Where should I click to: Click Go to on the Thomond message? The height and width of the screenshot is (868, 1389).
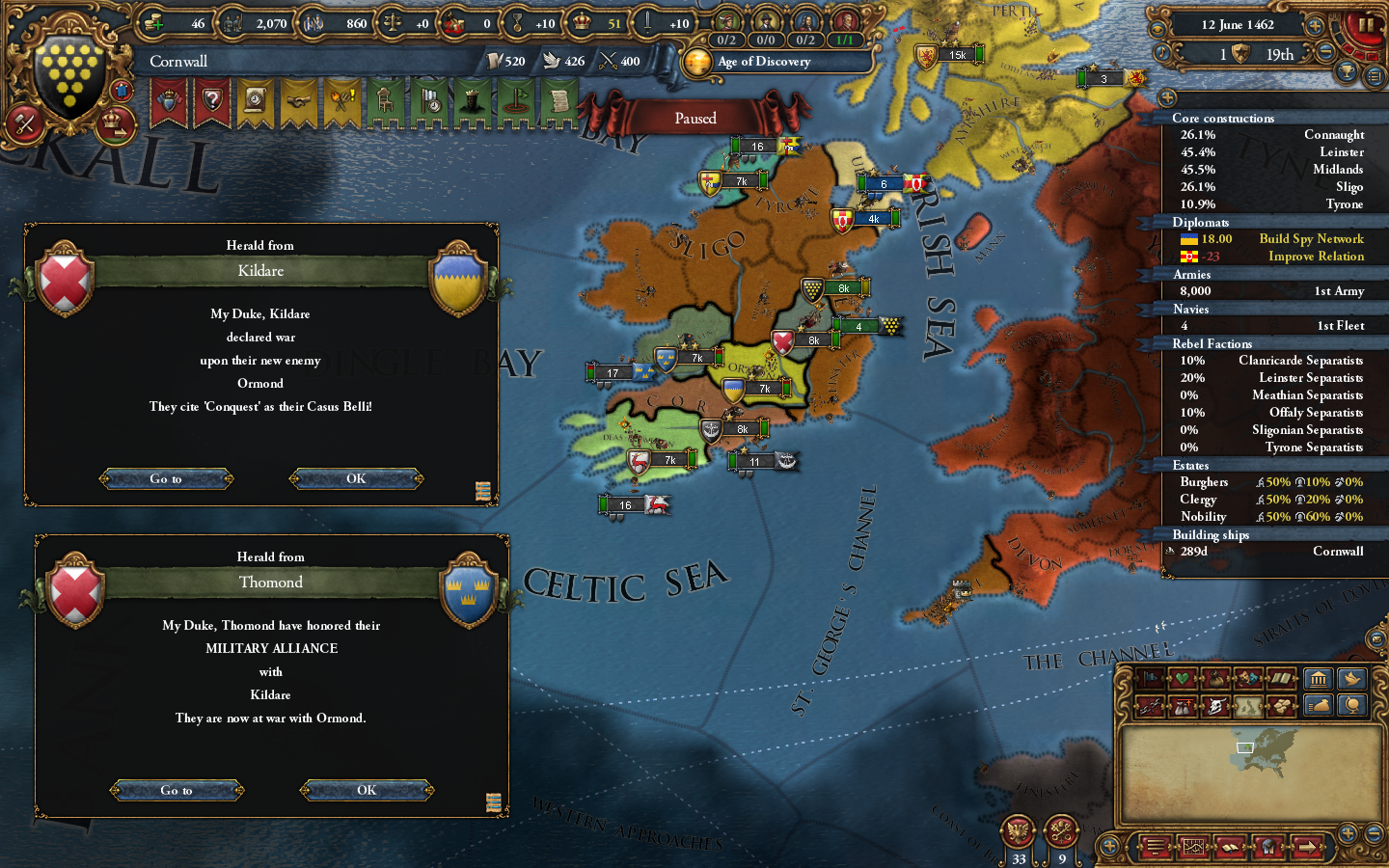click(x=177, y=790)
